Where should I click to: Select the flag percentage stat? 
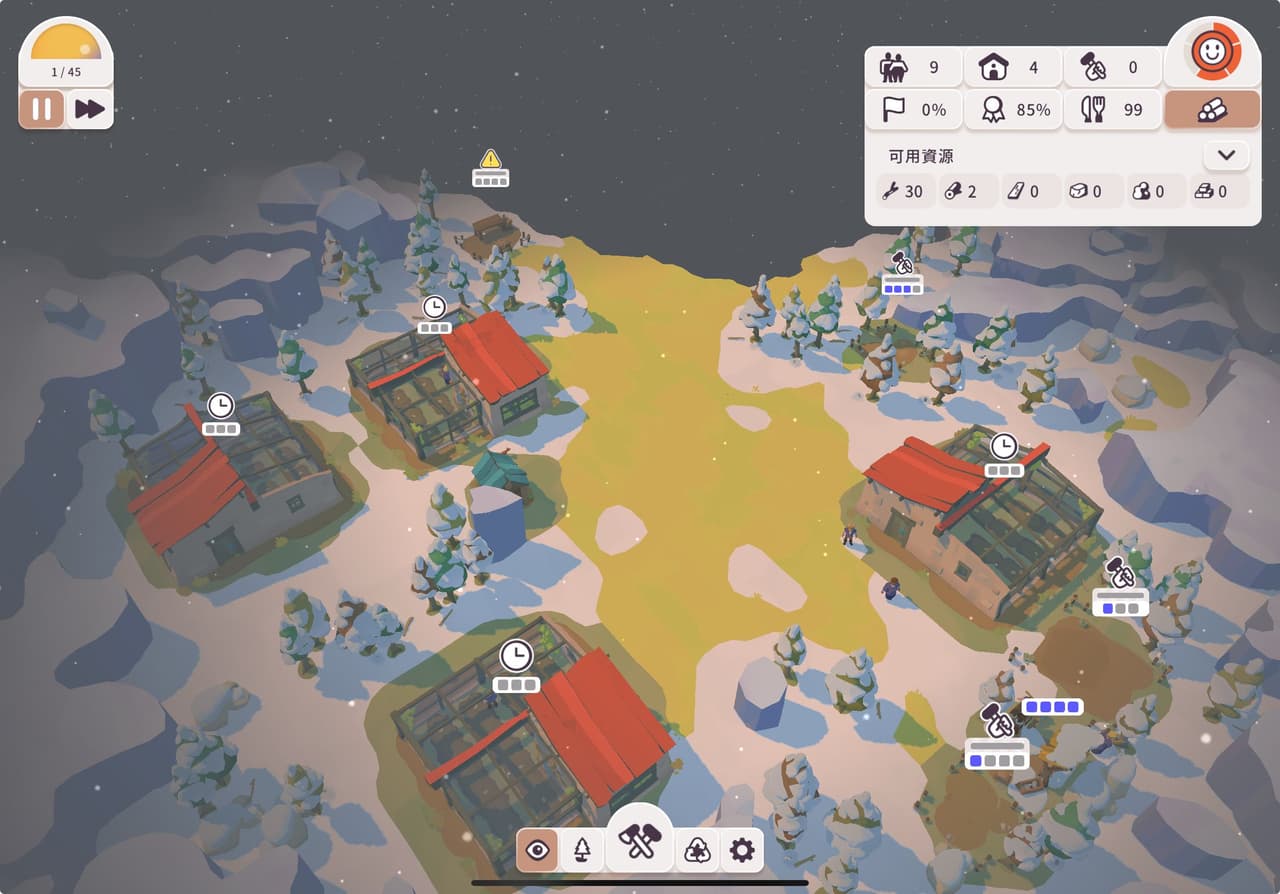pyautogui.click(x=912, y=110)
